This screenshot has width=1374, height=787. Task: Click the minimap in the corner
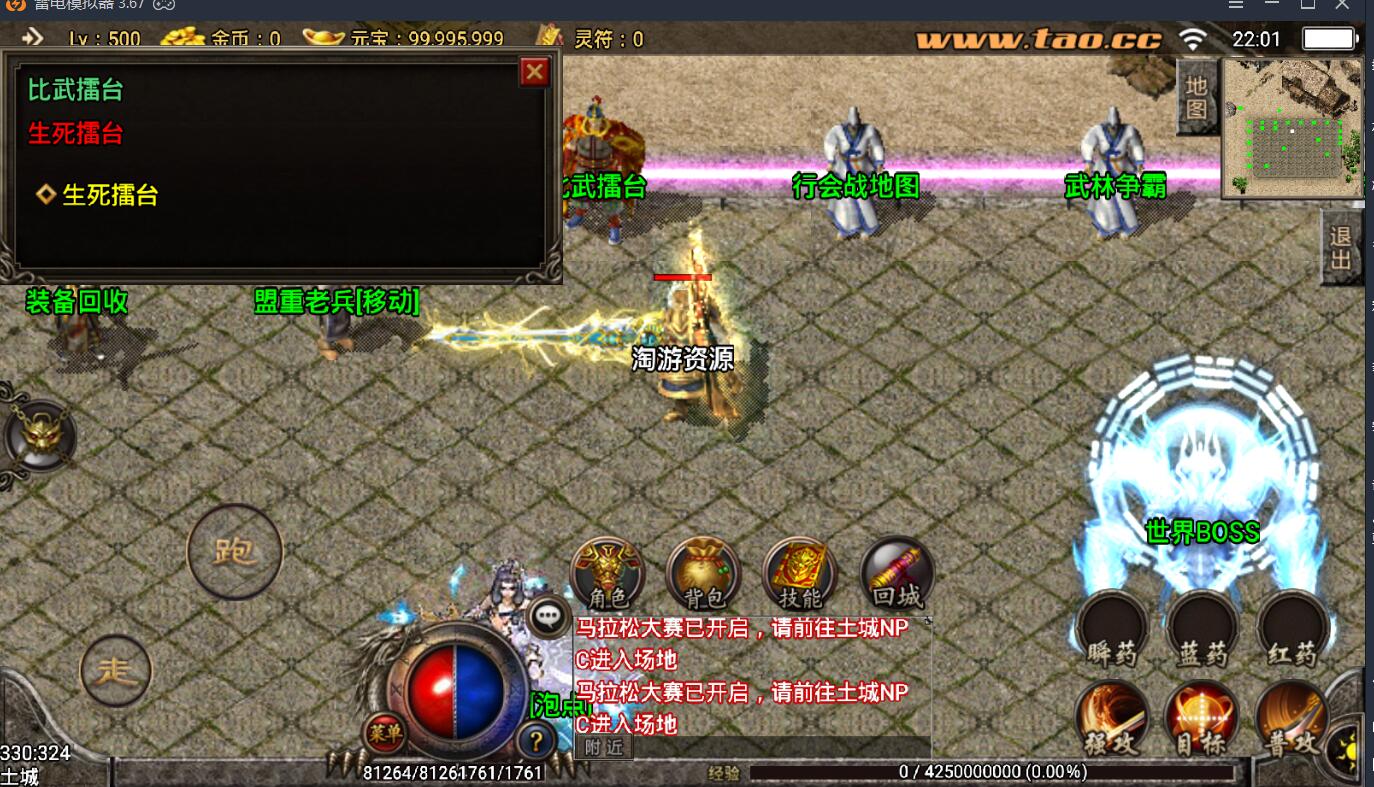point(1292,128)
